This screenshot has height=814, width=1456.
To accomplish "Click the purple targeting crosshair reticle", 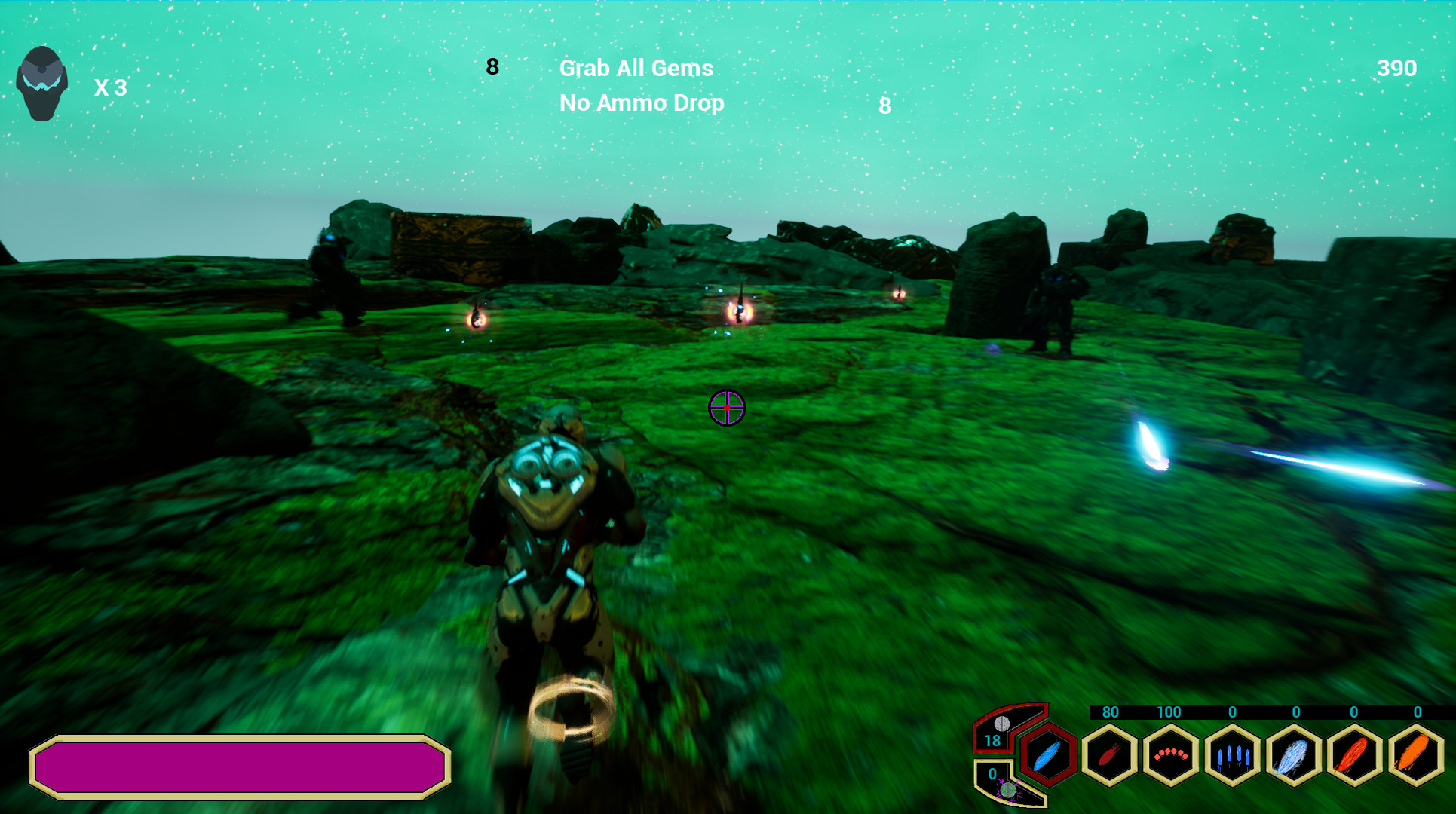I will [x=726, y=407].
